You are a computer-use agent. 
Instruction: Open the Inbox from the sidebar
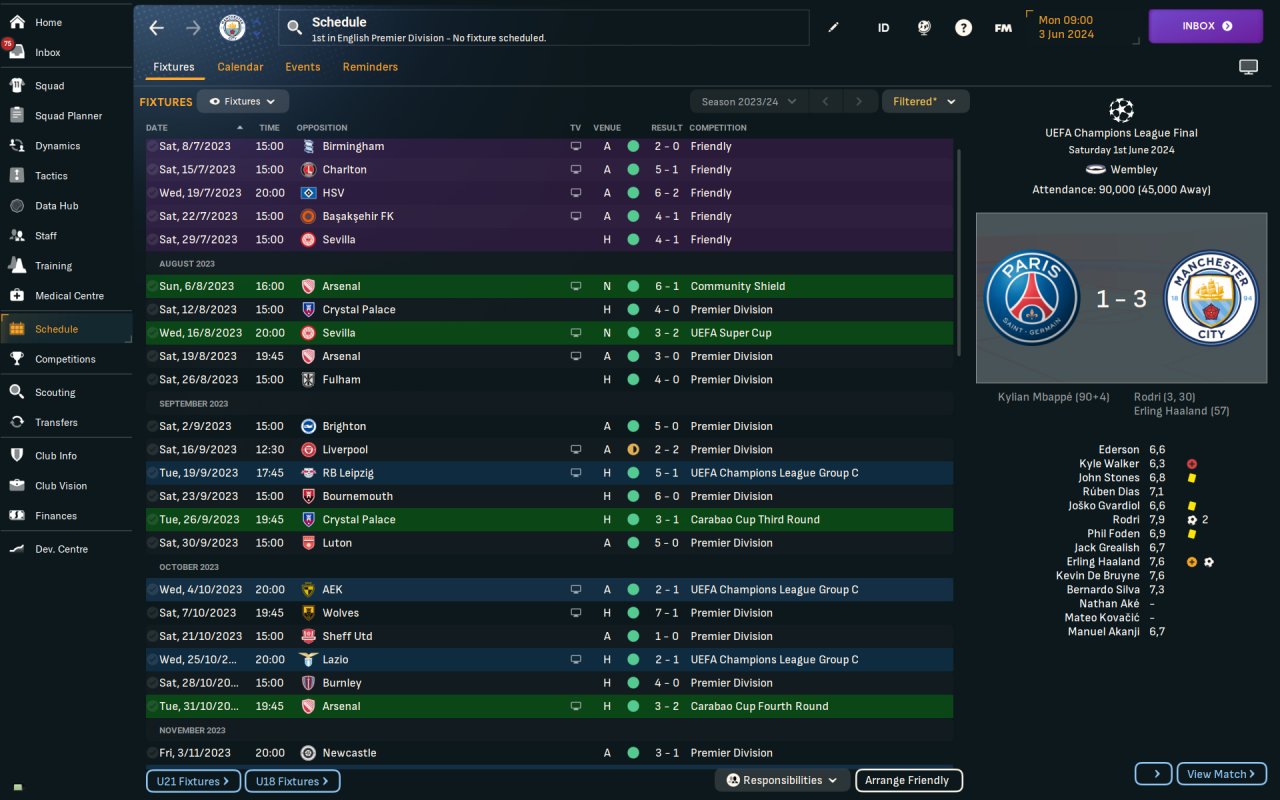47,52
